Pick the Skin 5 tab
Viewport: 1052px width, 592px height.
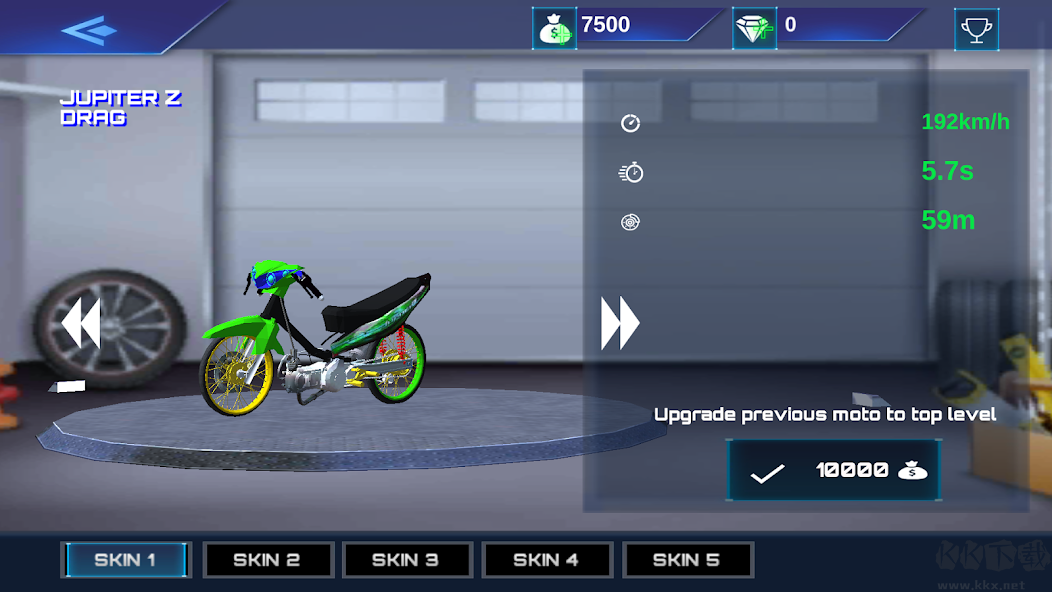tap(687, 560)
